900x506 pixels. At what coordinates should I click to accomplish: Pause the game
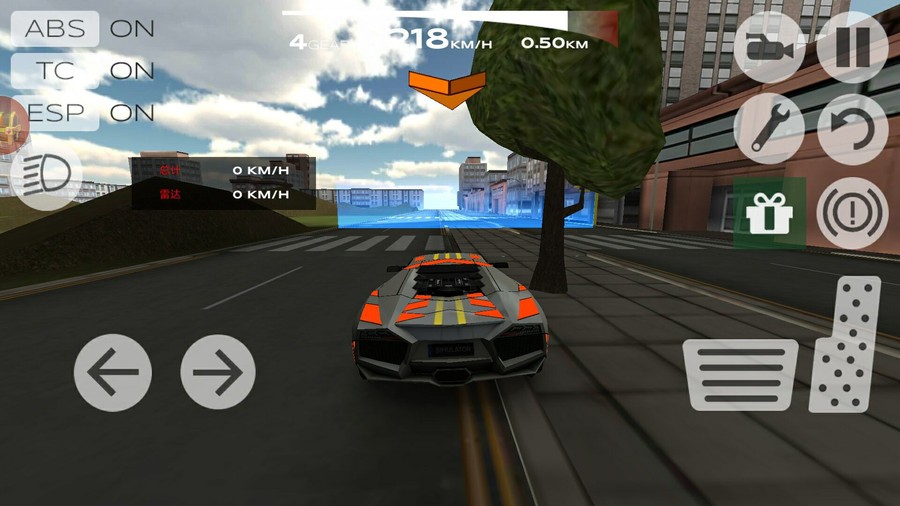pyautogui.click(x=852, y=47)
